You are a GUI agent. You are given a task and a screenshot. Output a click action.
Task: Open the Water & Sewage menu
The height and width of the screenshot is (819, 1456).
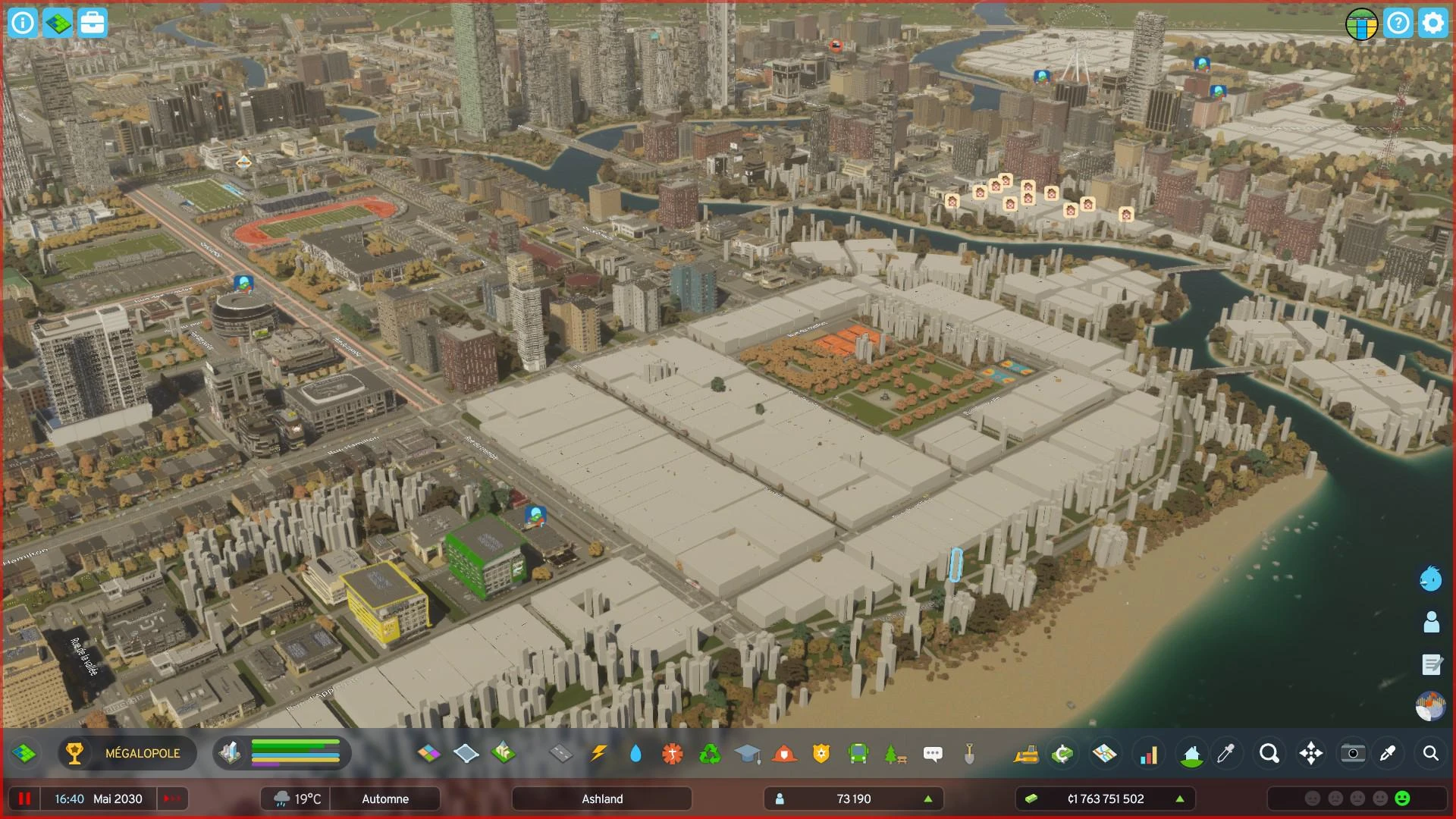pos(635,754)
